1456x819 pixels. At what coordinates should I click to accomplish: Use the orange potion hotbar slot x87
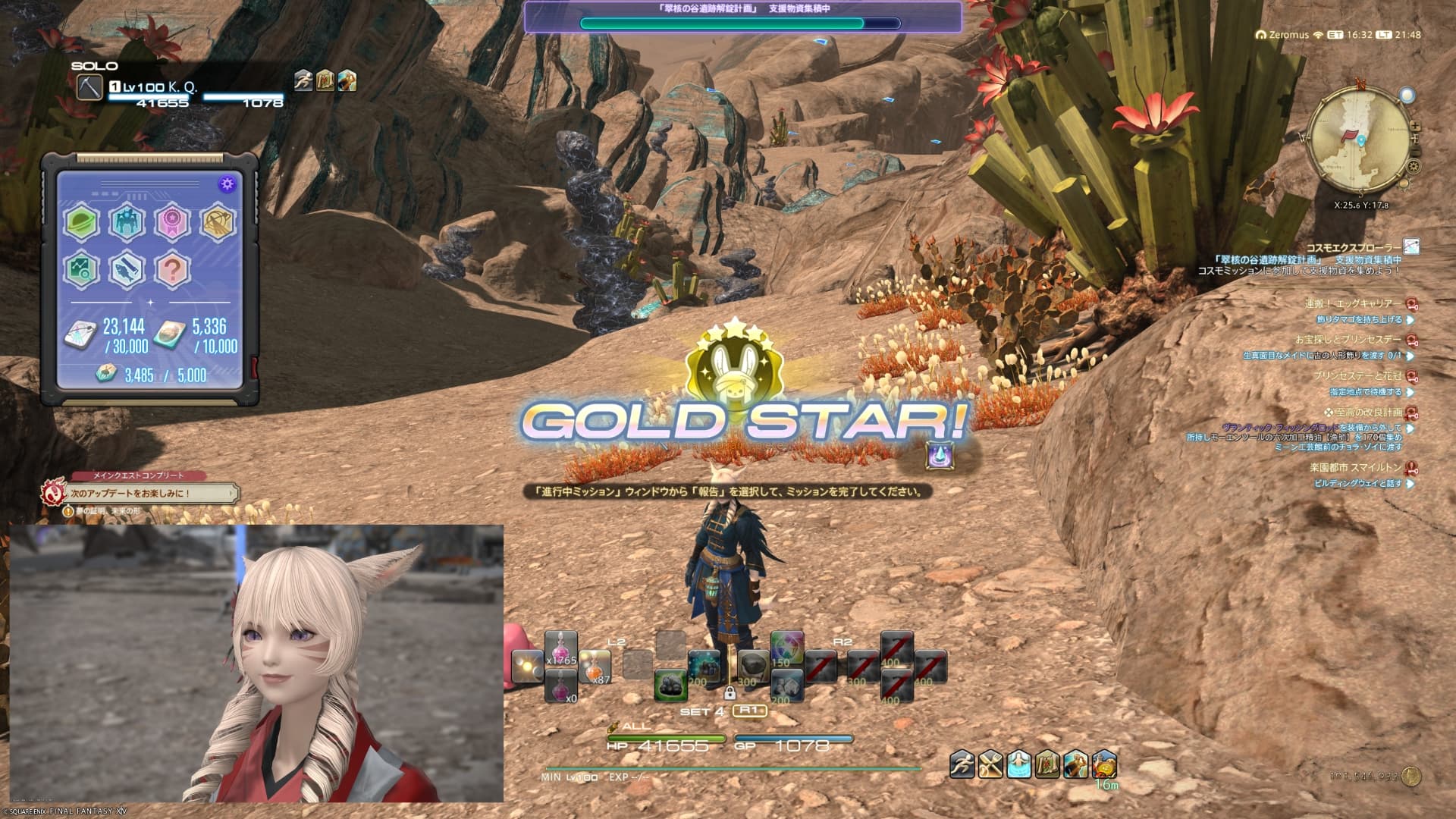tap(595, 668)
